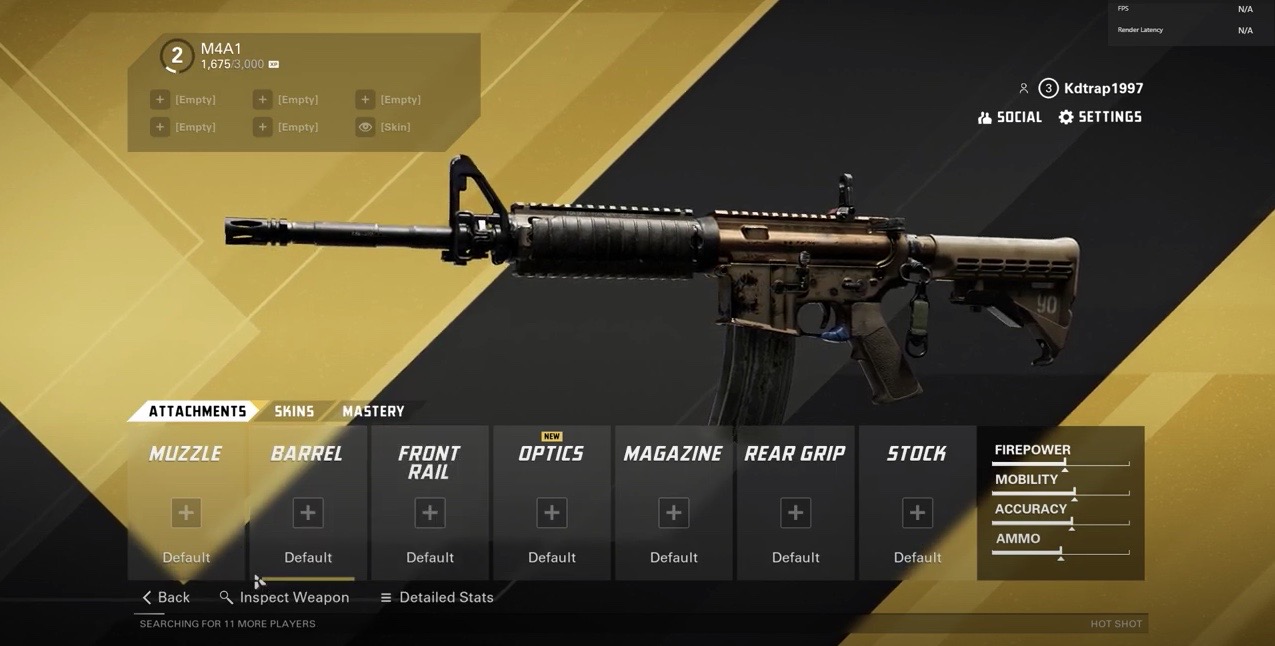Screen dimensions: 1275x646
Task: Switch to the Skins tab
Action: click(x=294, y=411)
